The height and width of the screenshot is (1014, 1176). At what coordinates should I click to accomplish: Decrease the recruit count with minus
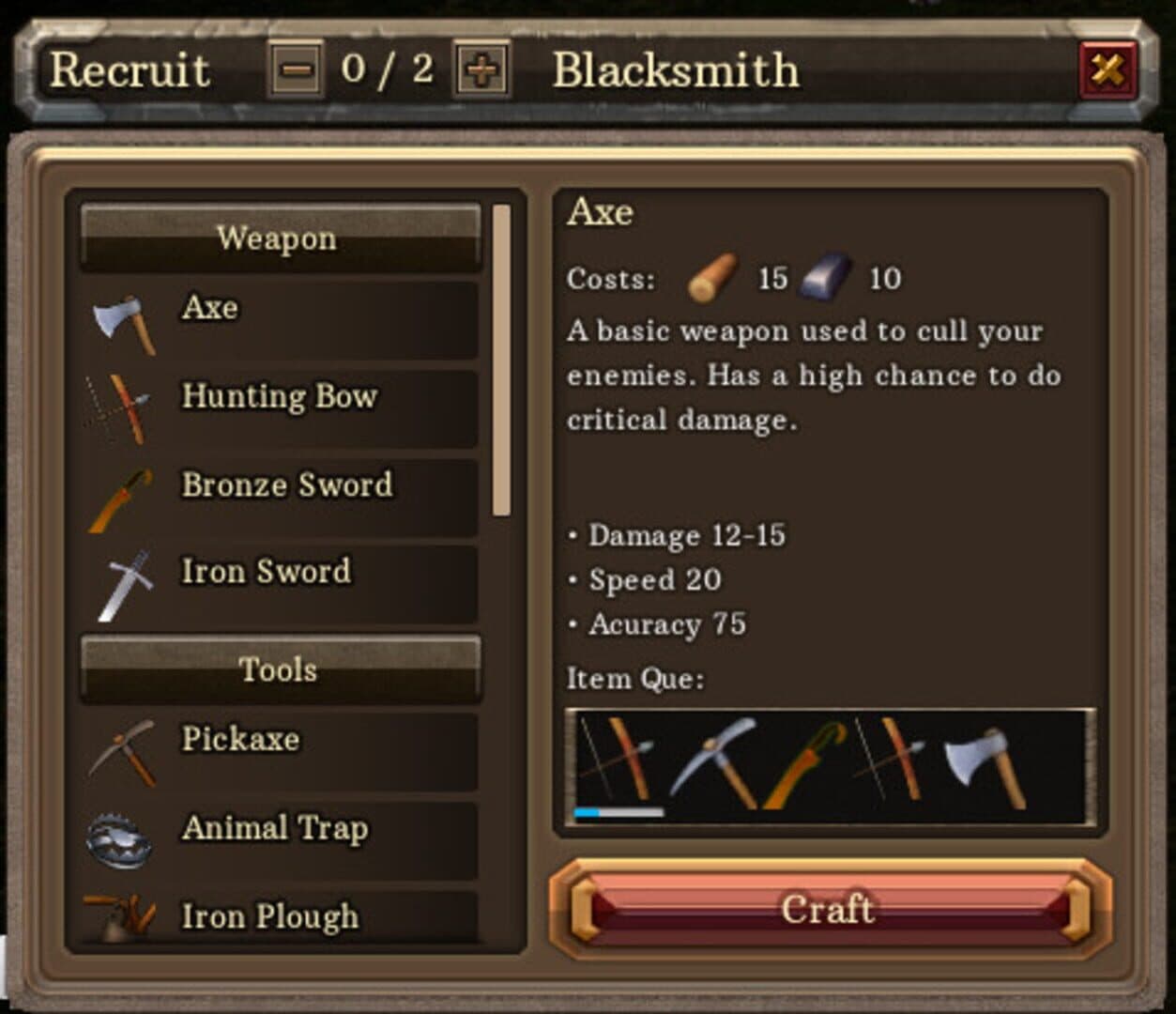(x=297, y=69)
